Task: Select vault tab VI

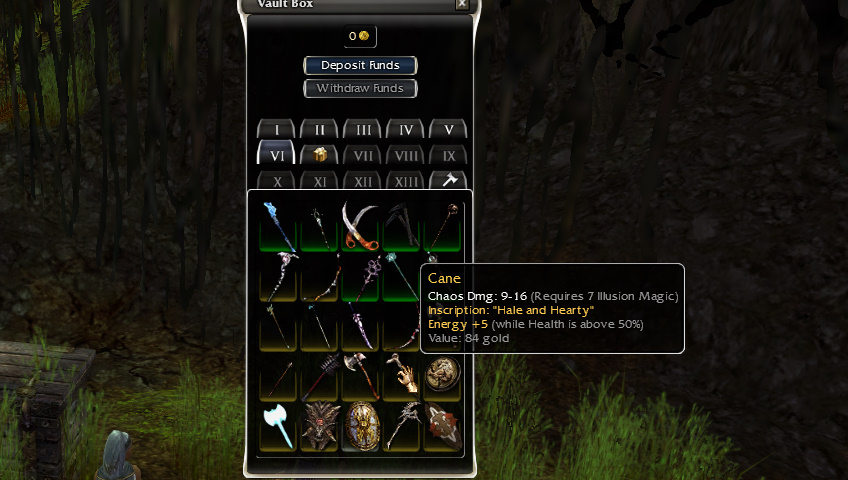Action: (x=277, y=155)
